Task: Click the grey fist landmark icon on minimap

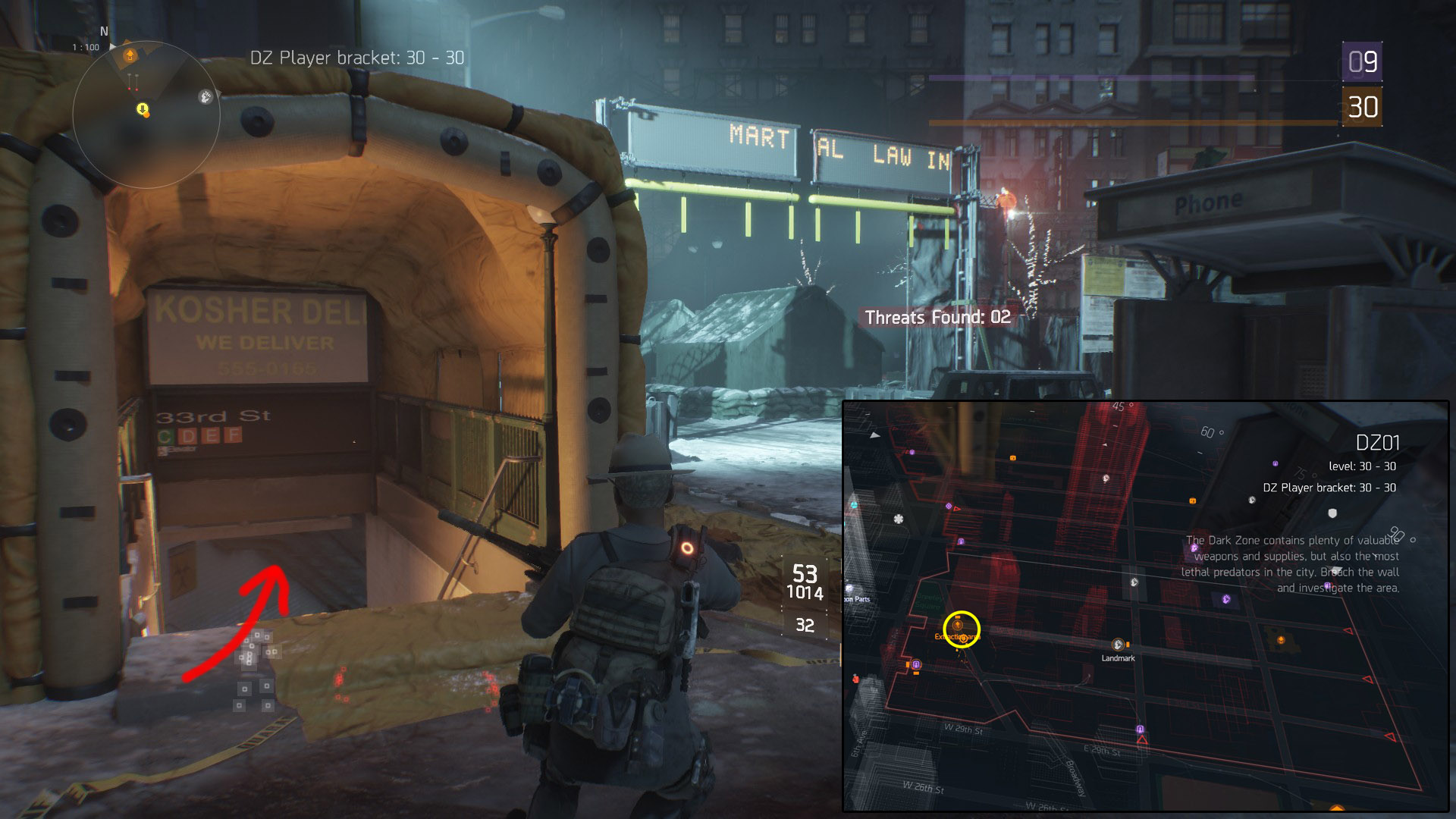Action: 205,96
